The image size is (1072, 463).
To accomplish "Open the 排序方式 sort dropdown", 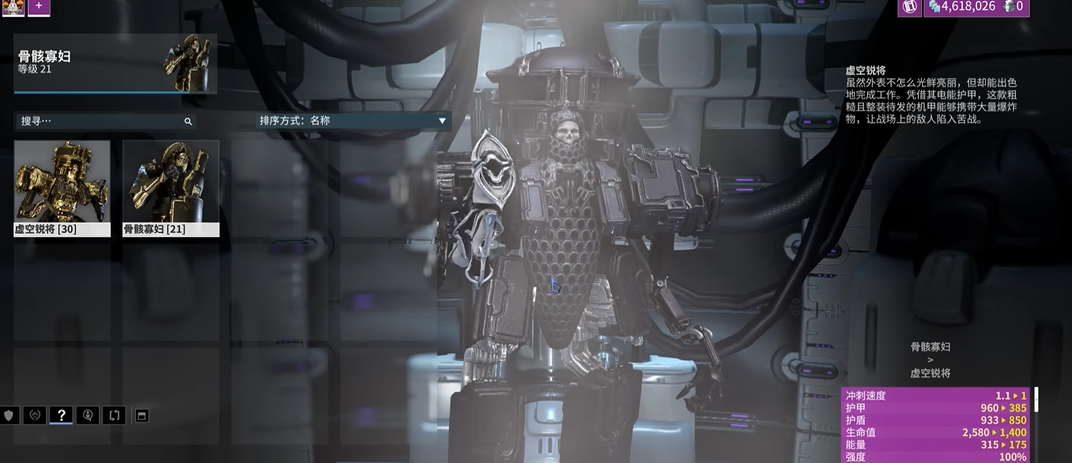I will click(353, 121).
